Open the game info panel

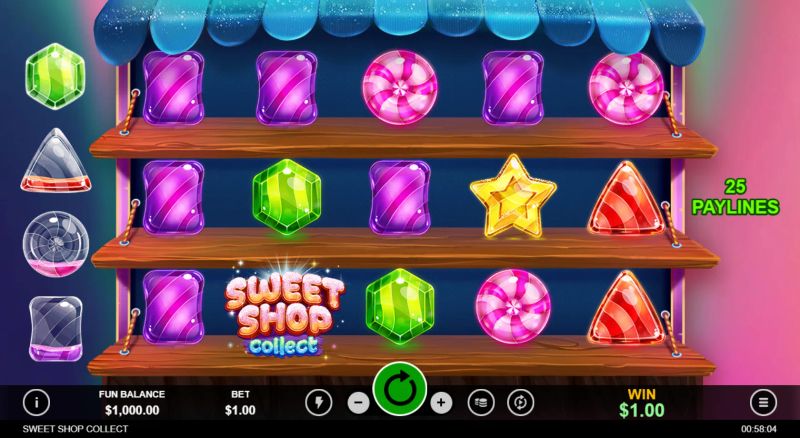[x=37, y=403]
